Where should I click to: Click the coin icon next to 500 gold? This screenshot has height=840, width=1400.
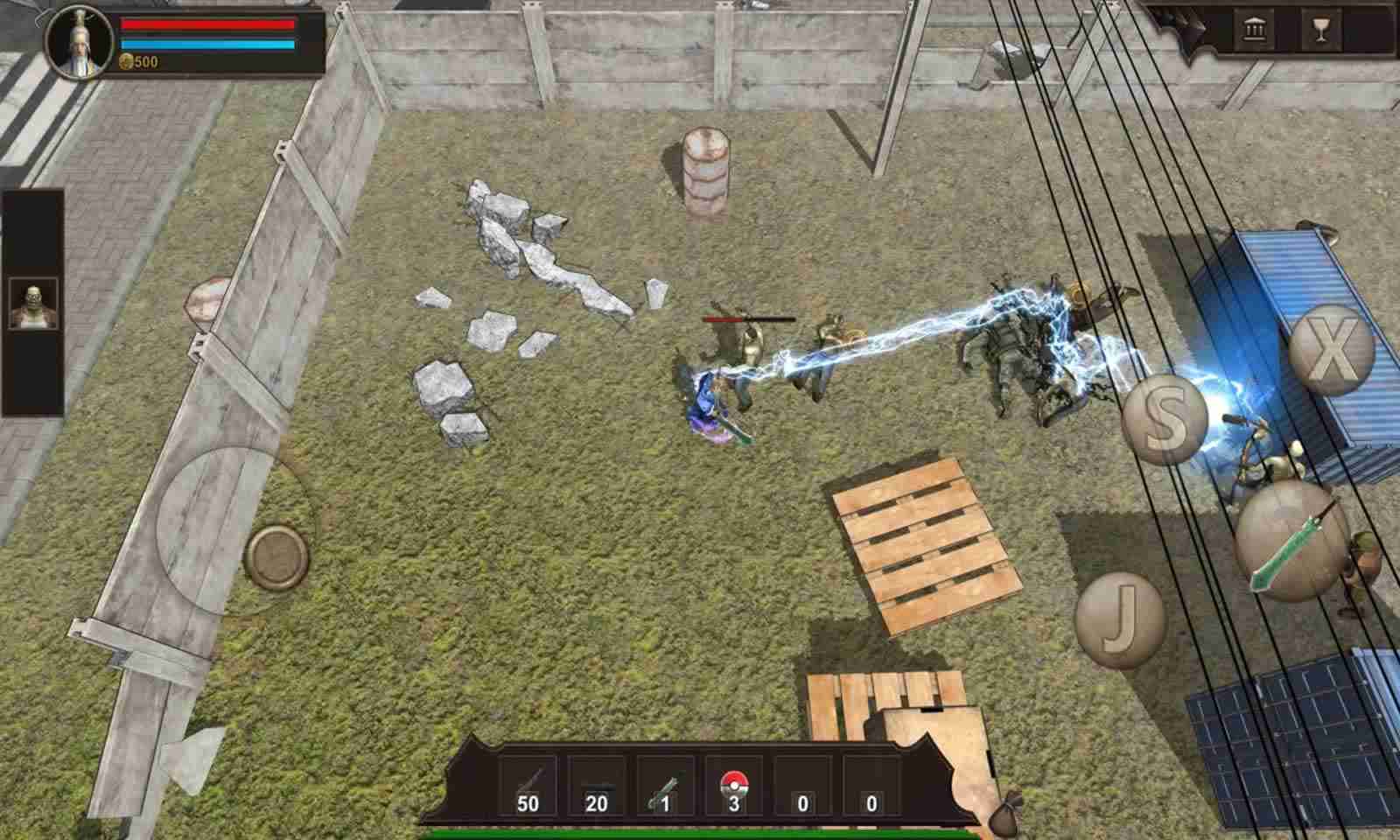point(128,63)
